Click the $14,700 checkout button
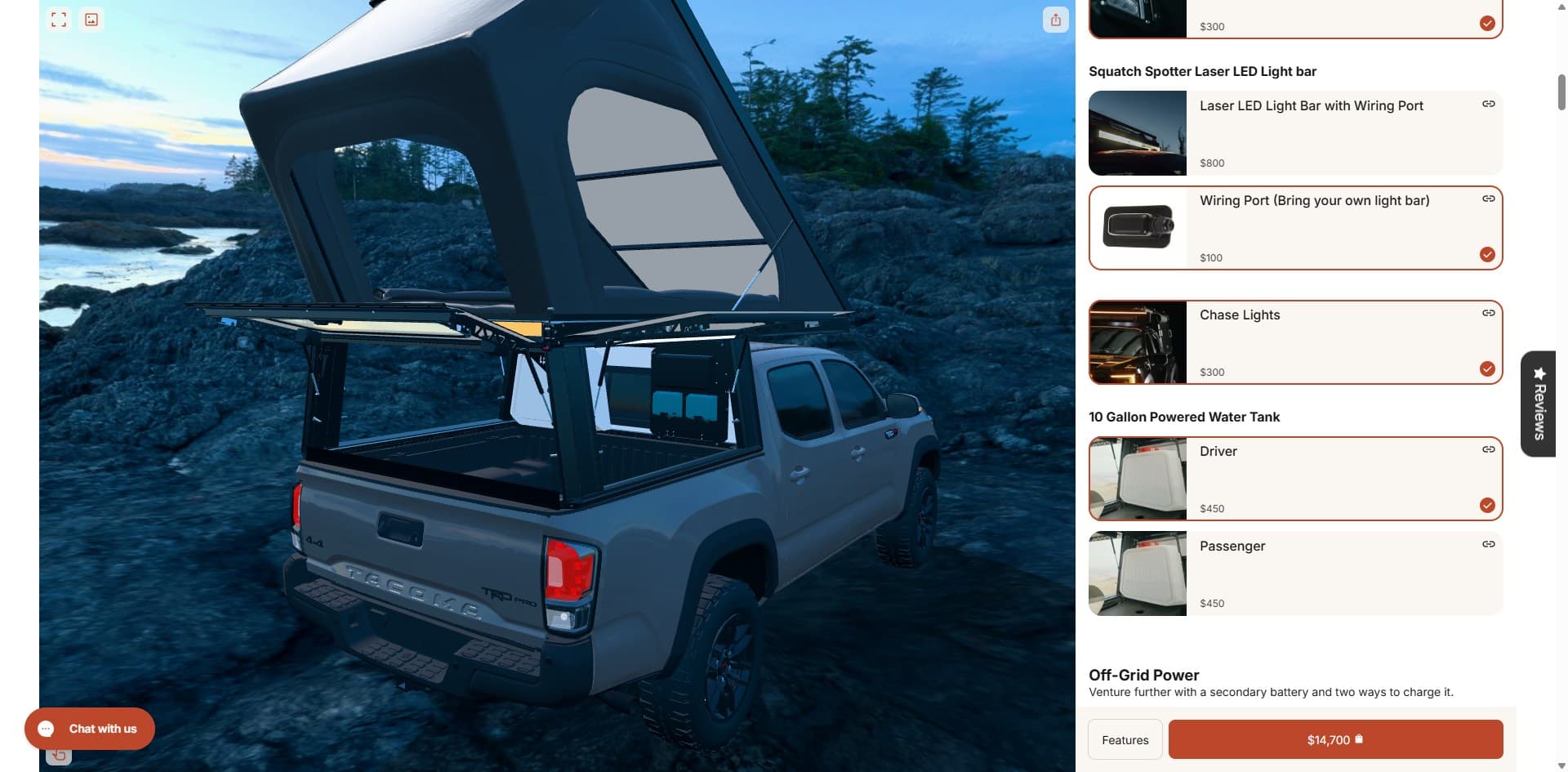The width and height of the screenshot is (1568, 772). click(1336, 739)
